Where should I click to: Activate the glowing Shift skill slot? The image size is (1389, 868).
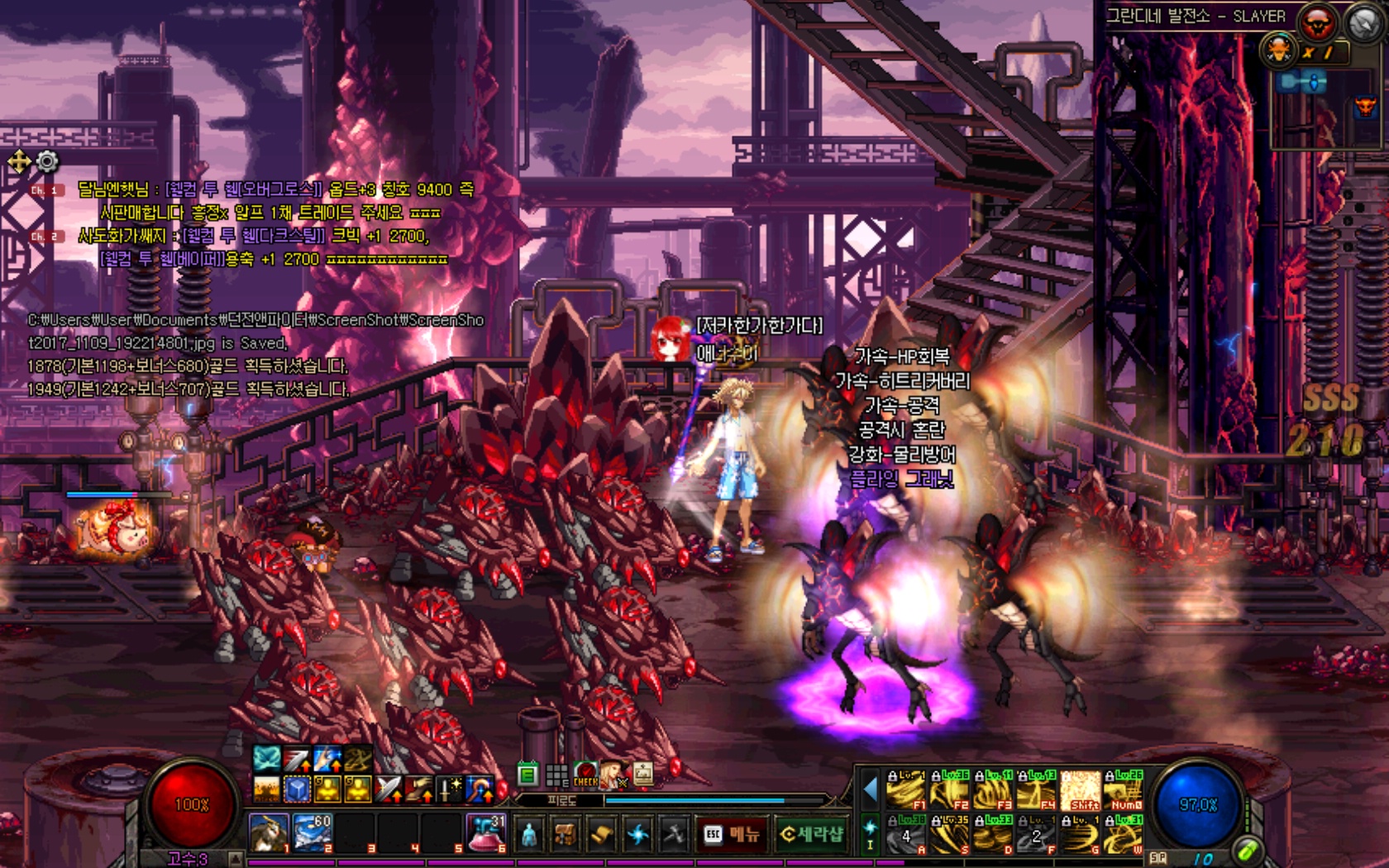pyautogui.click(x=1081, y=790)
